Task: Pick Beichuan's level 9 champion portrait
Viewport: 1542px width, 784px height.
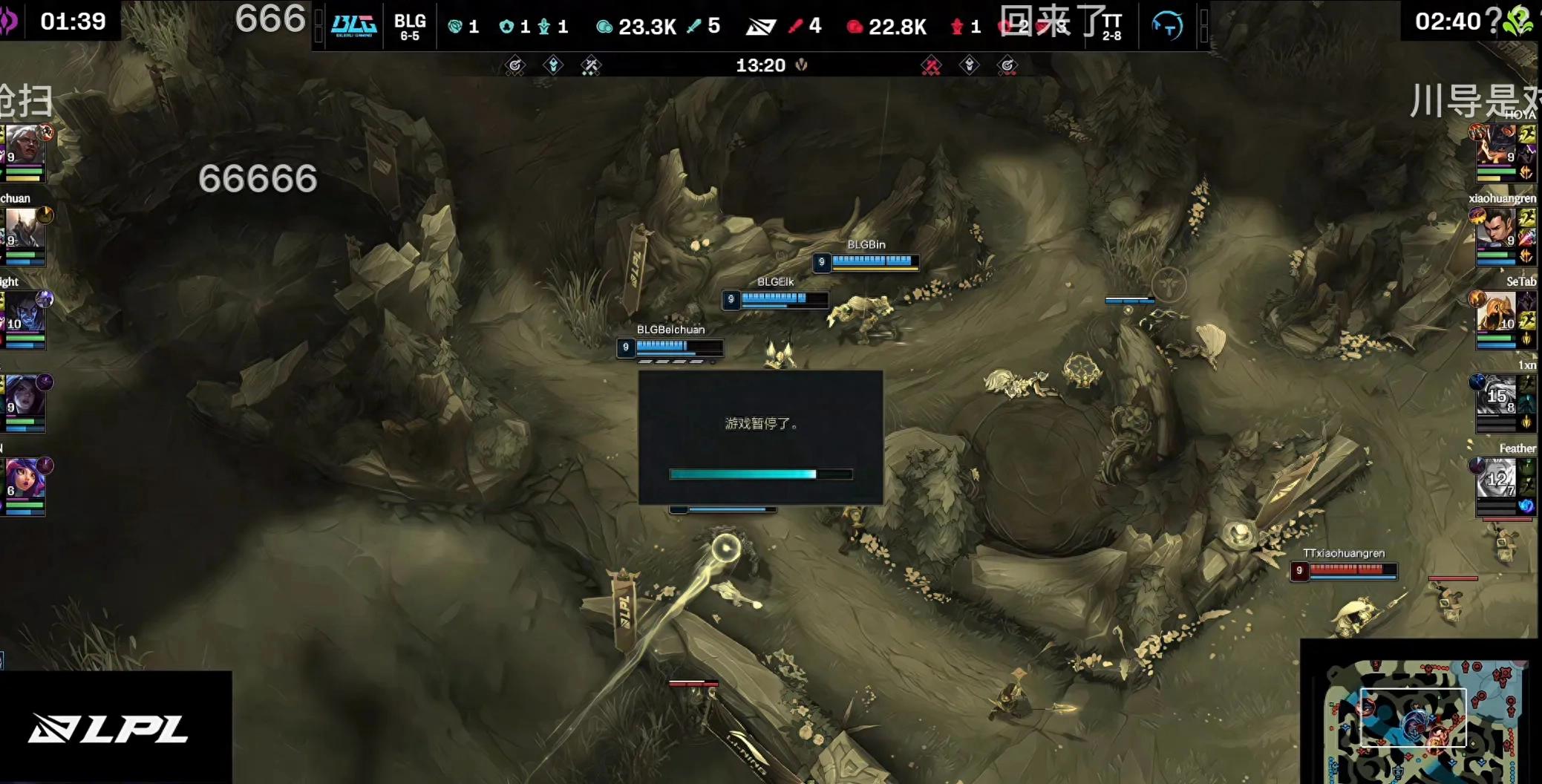Action: (24, 229)
